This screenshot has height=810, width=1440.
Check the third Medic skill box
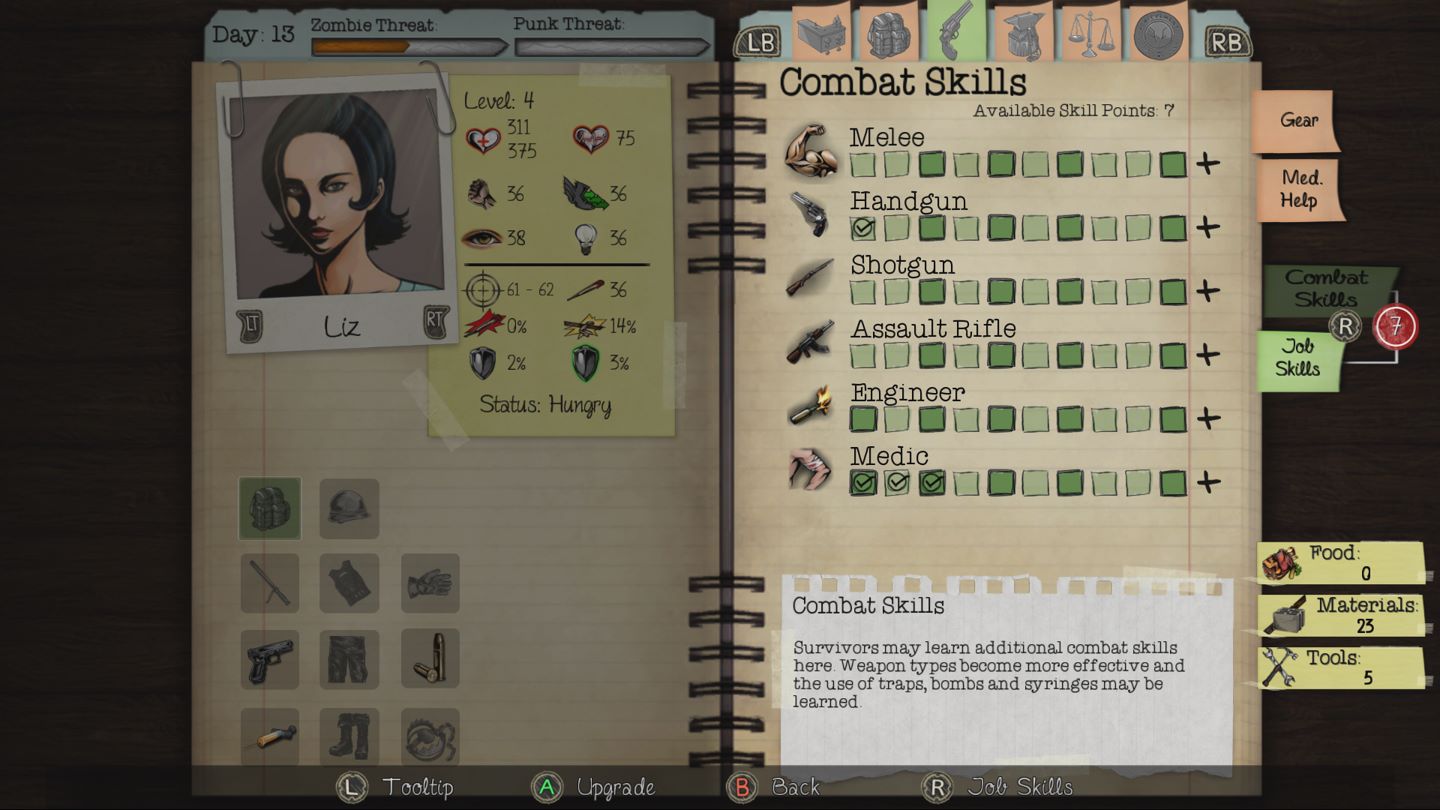coord(932,483)
